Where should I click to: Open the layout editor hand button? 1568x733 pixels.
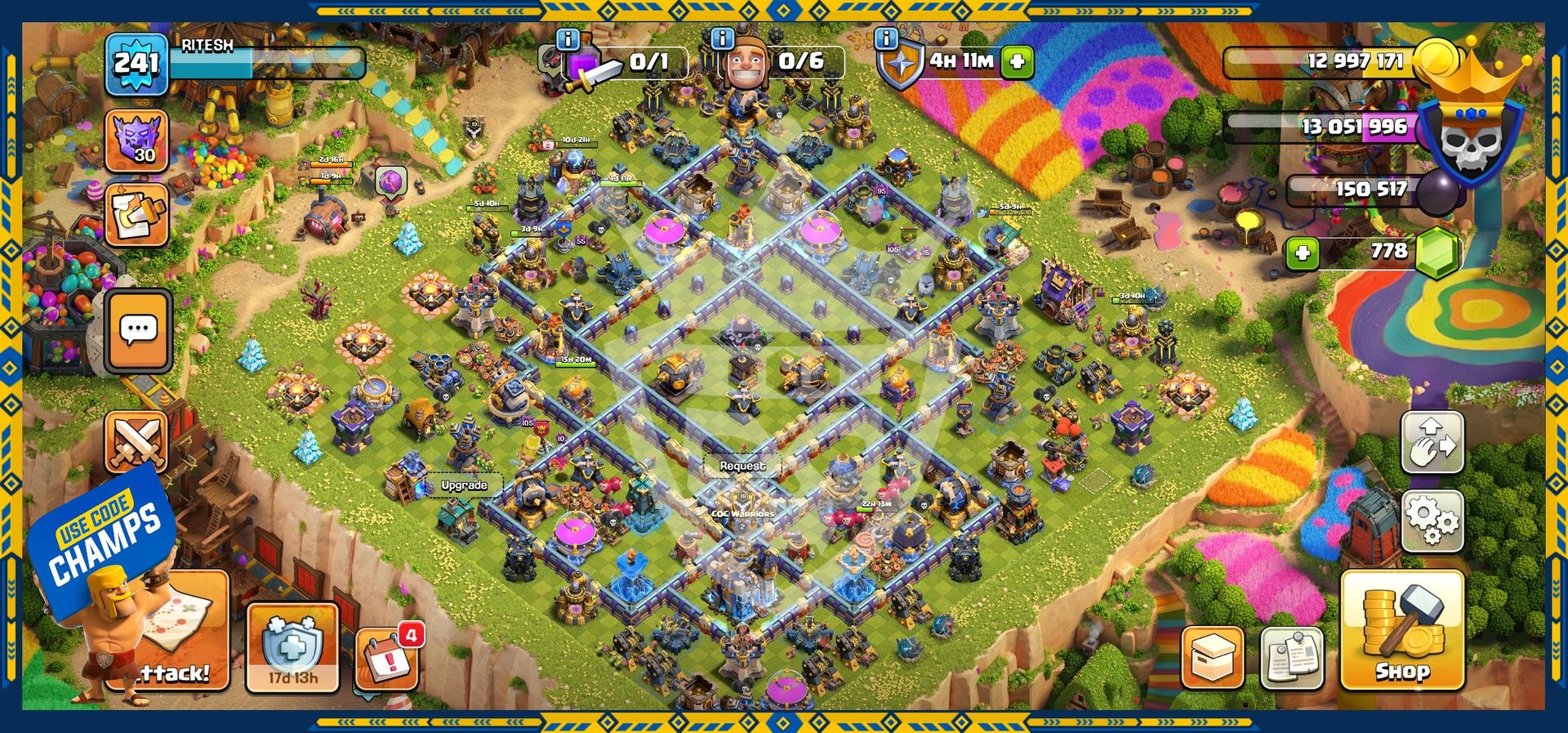pos(1432,442)
